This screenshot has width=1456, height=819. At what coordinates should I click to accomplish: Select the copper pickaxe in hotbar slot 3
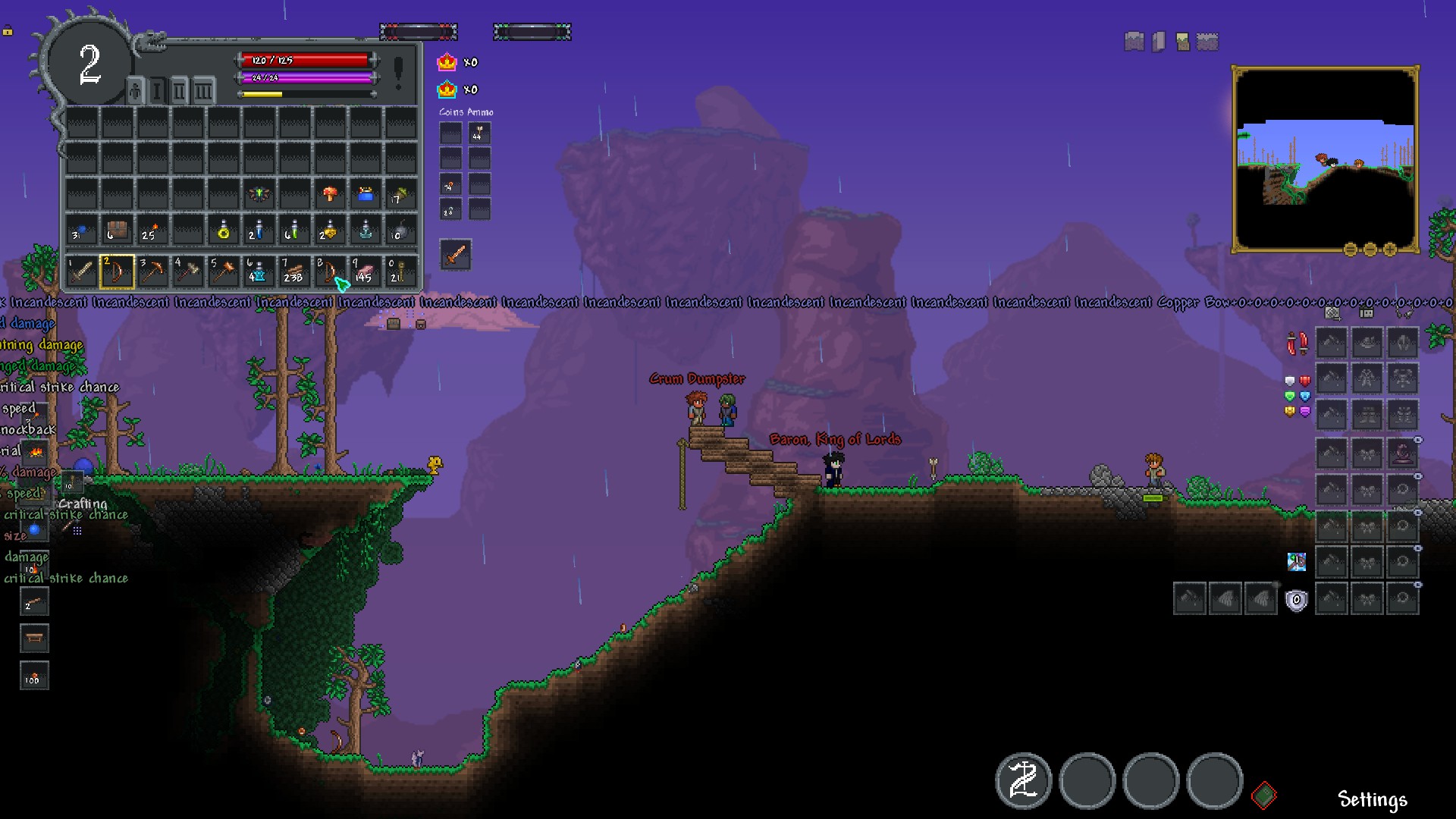pyautogui.click(x=153, y=271)
